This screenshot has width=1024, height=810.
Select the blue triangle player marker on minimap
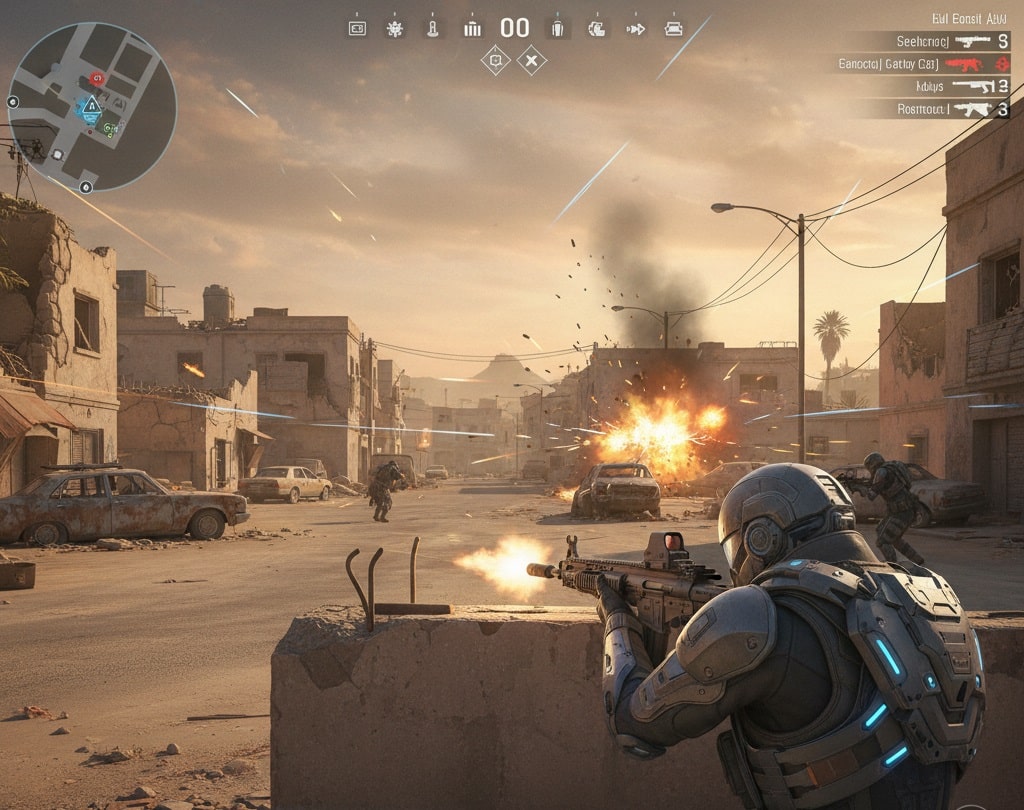[91, 106]
